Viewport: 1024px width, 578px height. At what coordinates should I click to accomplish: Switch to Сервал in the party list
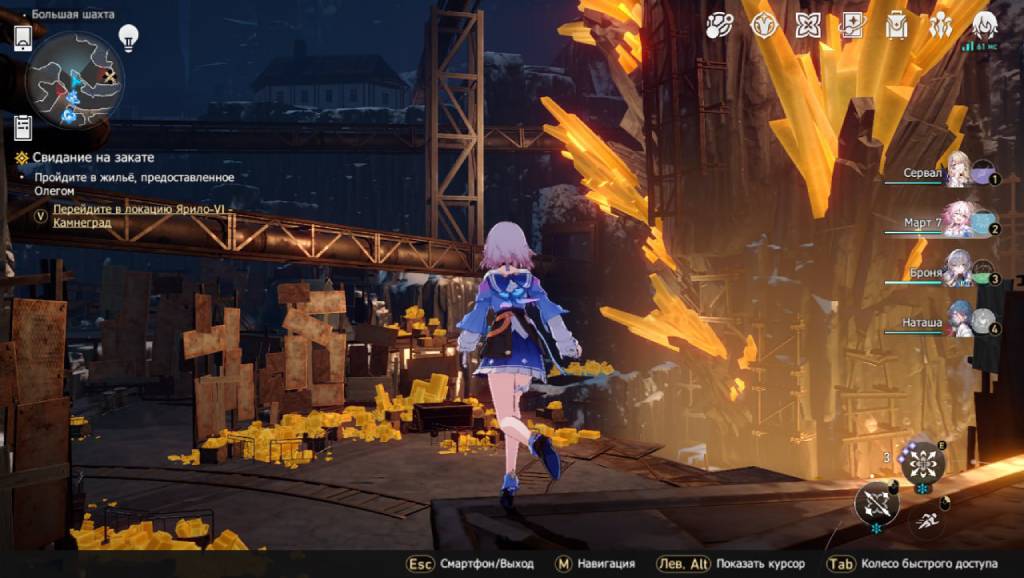click(956, 171)
